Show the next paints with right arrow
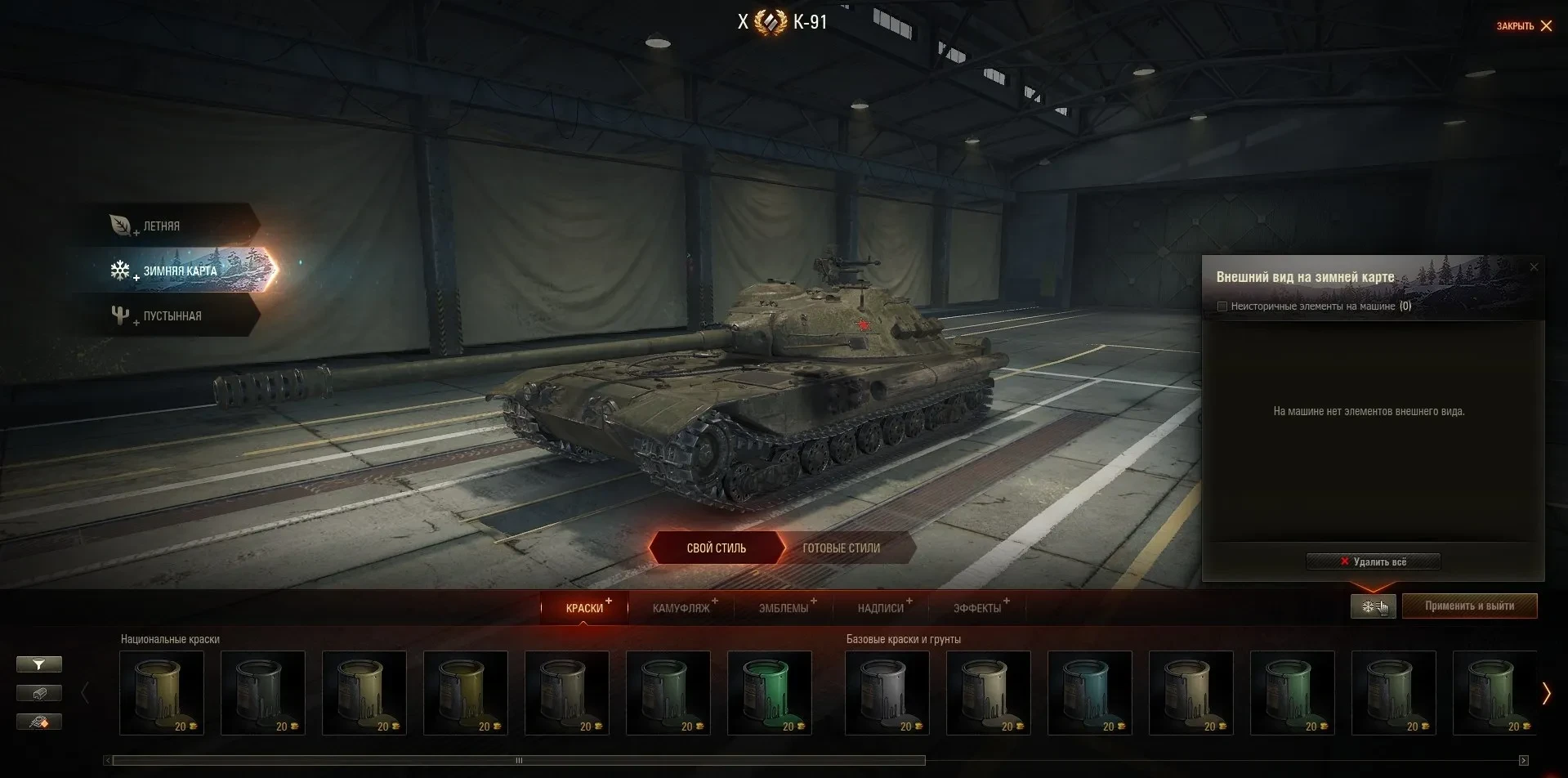This screenshot has width=1568, height=778. (1545, 693)
